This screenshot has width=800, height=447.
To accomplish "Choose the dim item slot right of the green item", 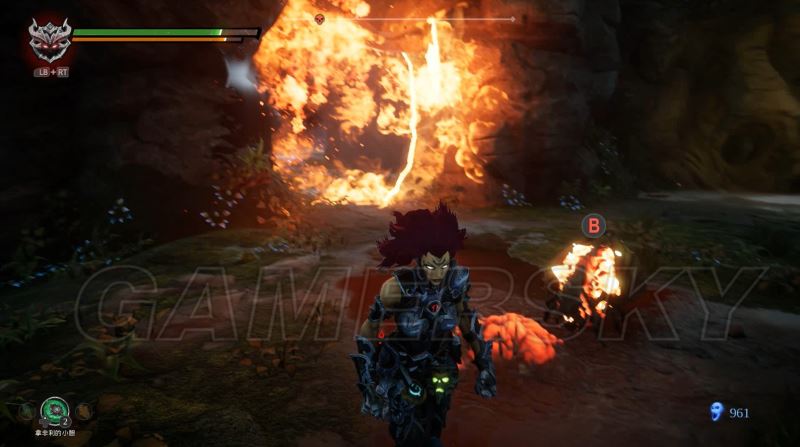I will [x=84, y=410].
